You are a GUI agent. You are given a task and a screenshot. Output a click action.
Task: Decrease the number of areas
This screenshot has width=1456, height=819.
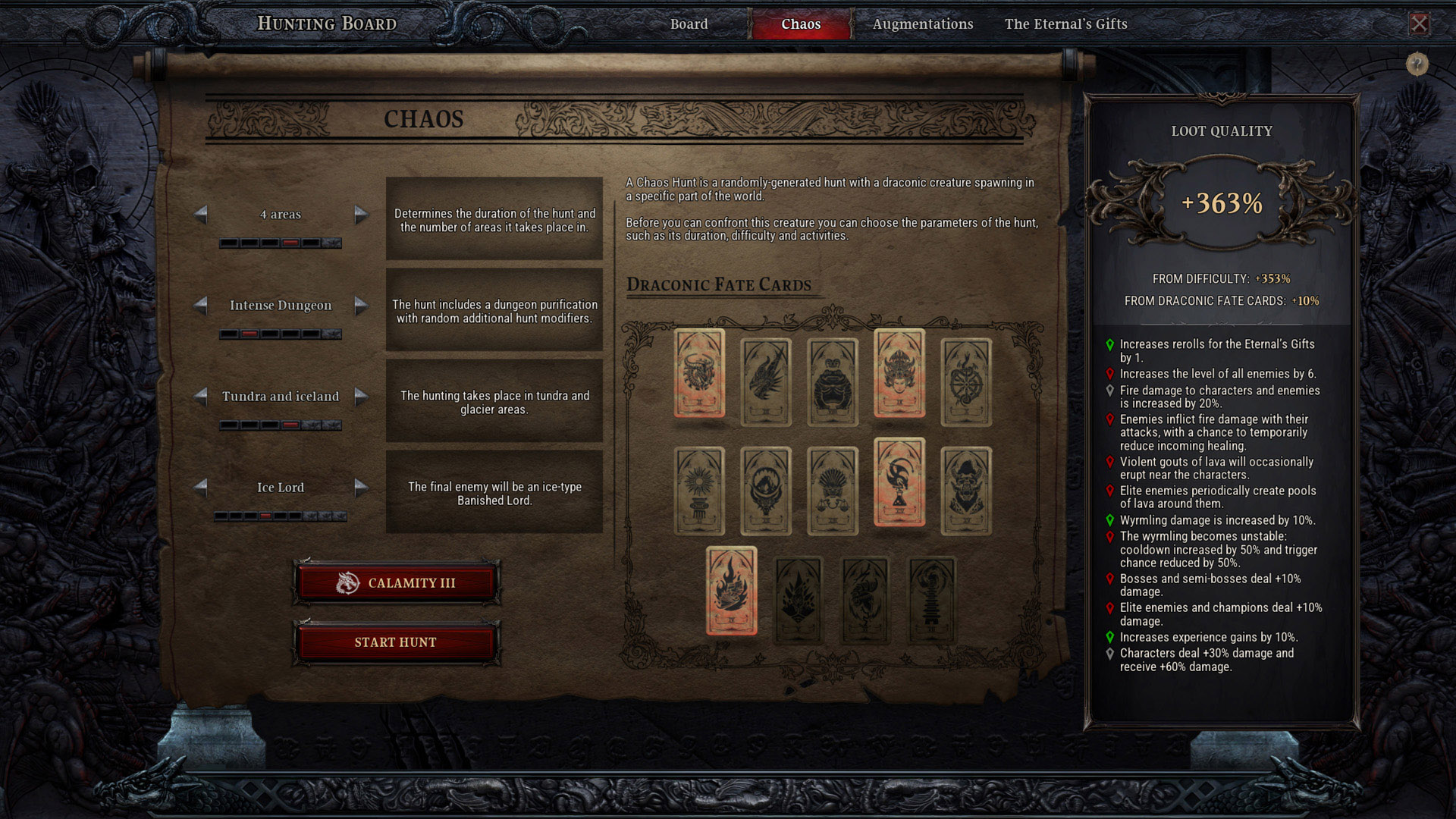201,215
